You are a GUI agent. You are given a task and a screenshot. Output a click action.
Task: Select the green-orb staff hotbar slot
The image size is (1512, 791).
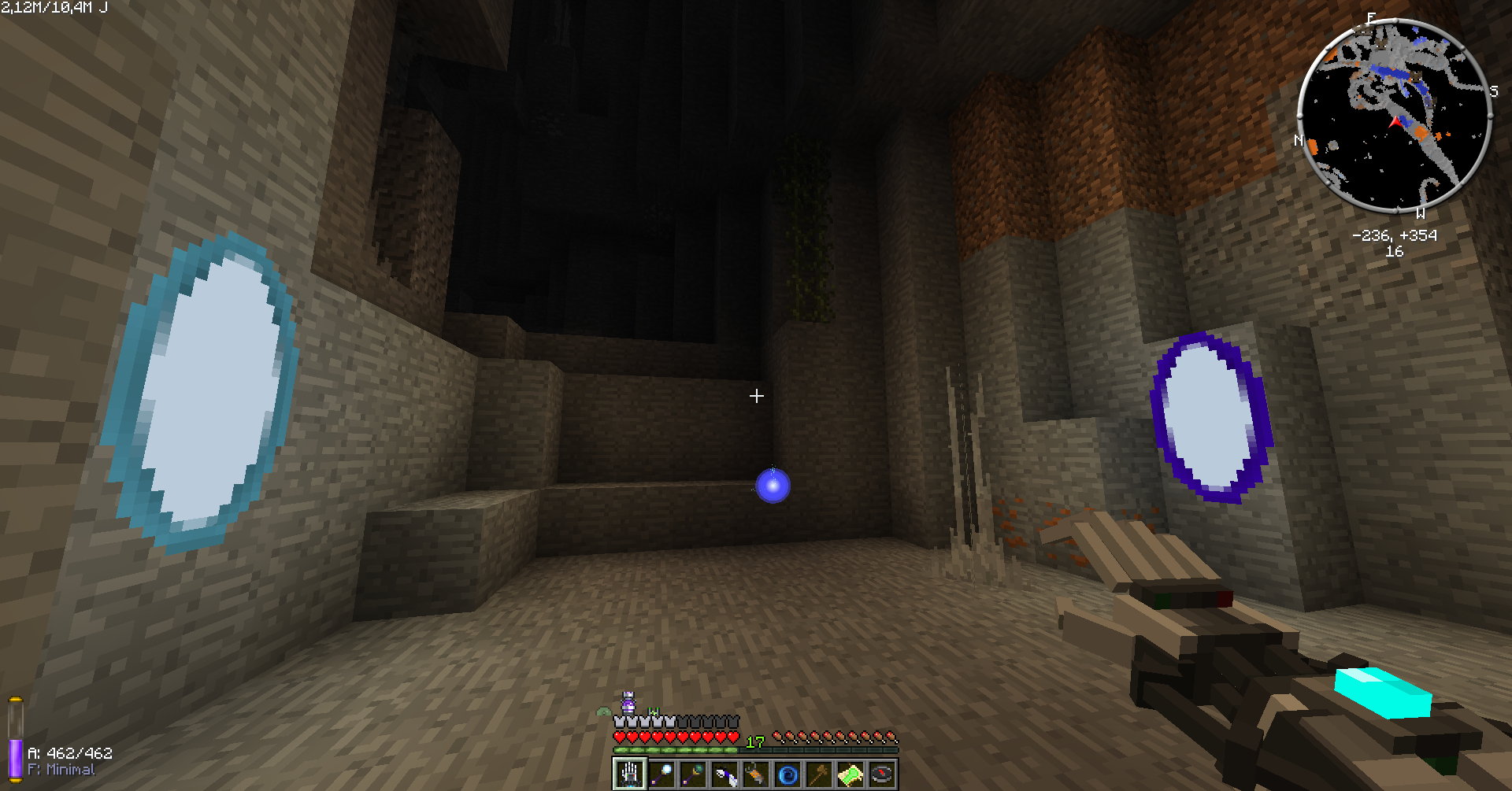tap(693, 774)
